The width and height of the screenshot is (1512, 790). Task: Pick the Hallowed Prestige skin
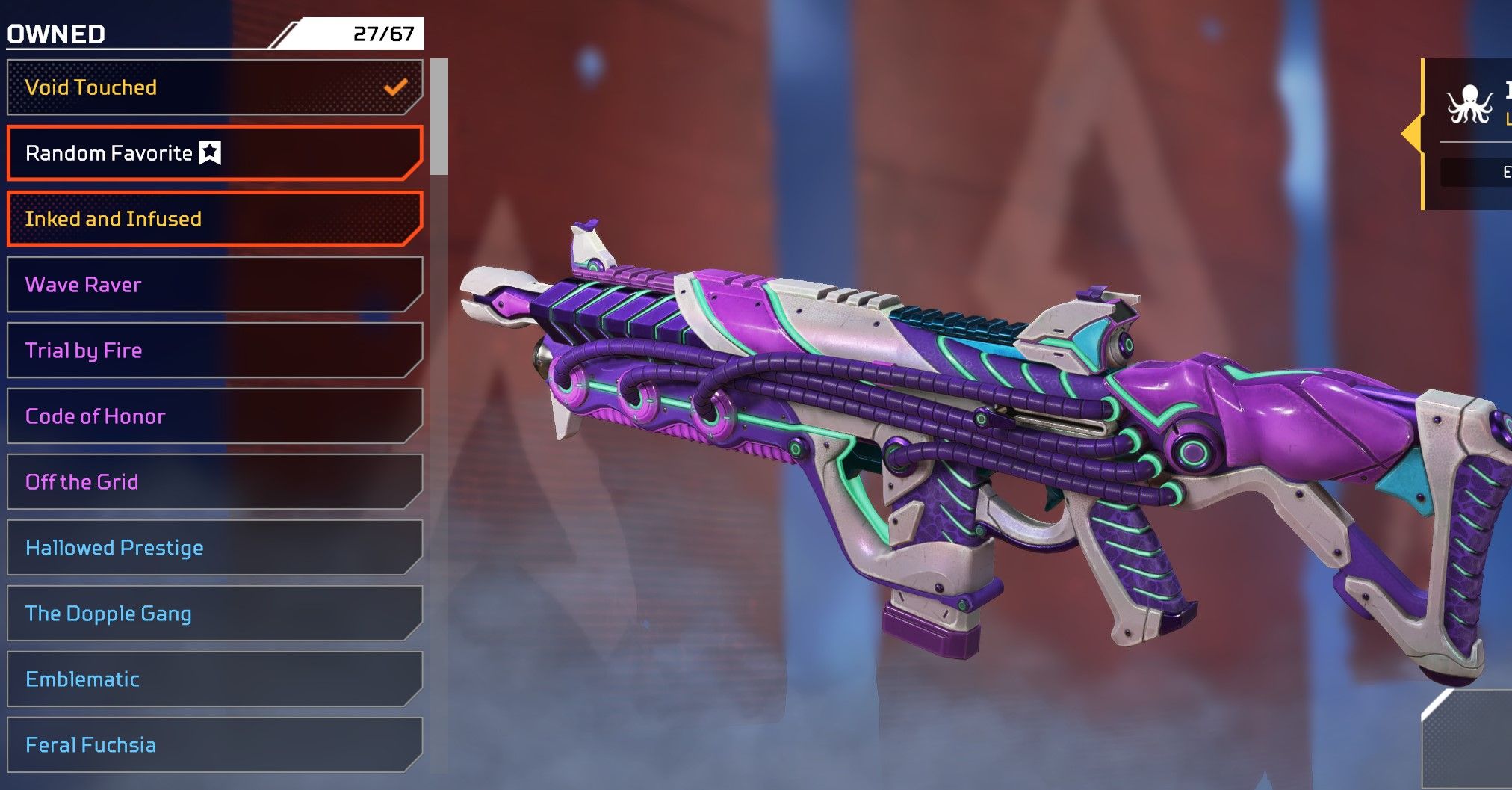(x=214, y=548)
